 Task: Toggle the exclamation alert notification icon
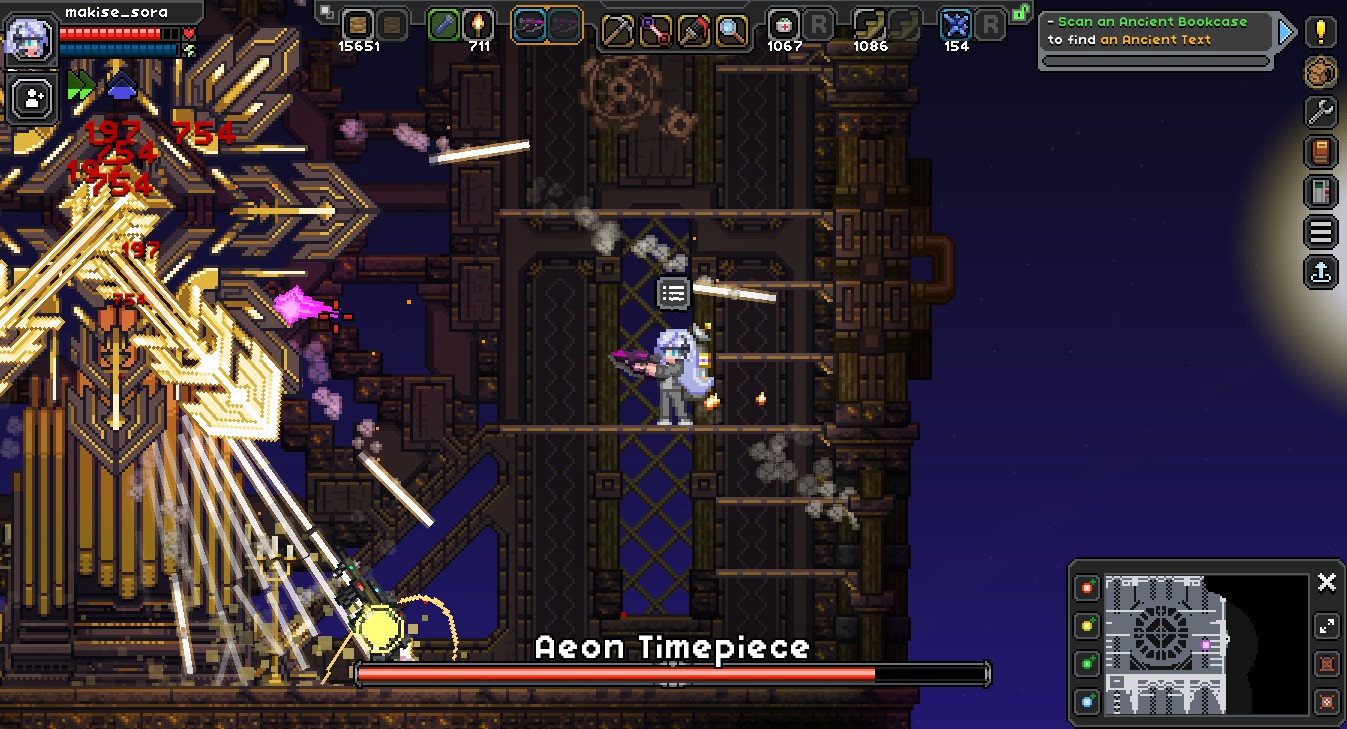tap(1320, 33)
